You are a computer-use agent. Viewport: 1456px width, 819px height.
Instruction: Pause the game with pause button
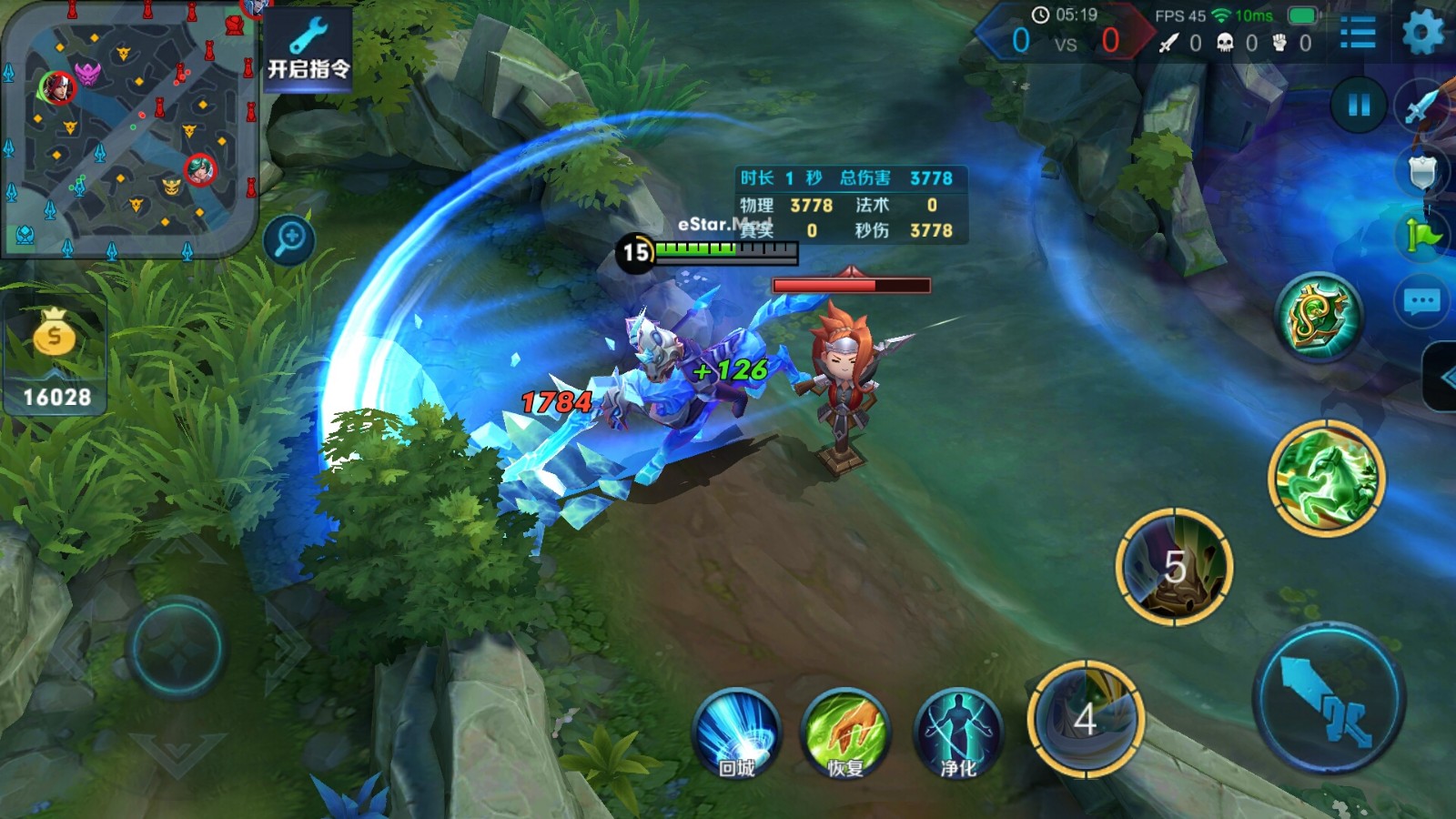1359,105
